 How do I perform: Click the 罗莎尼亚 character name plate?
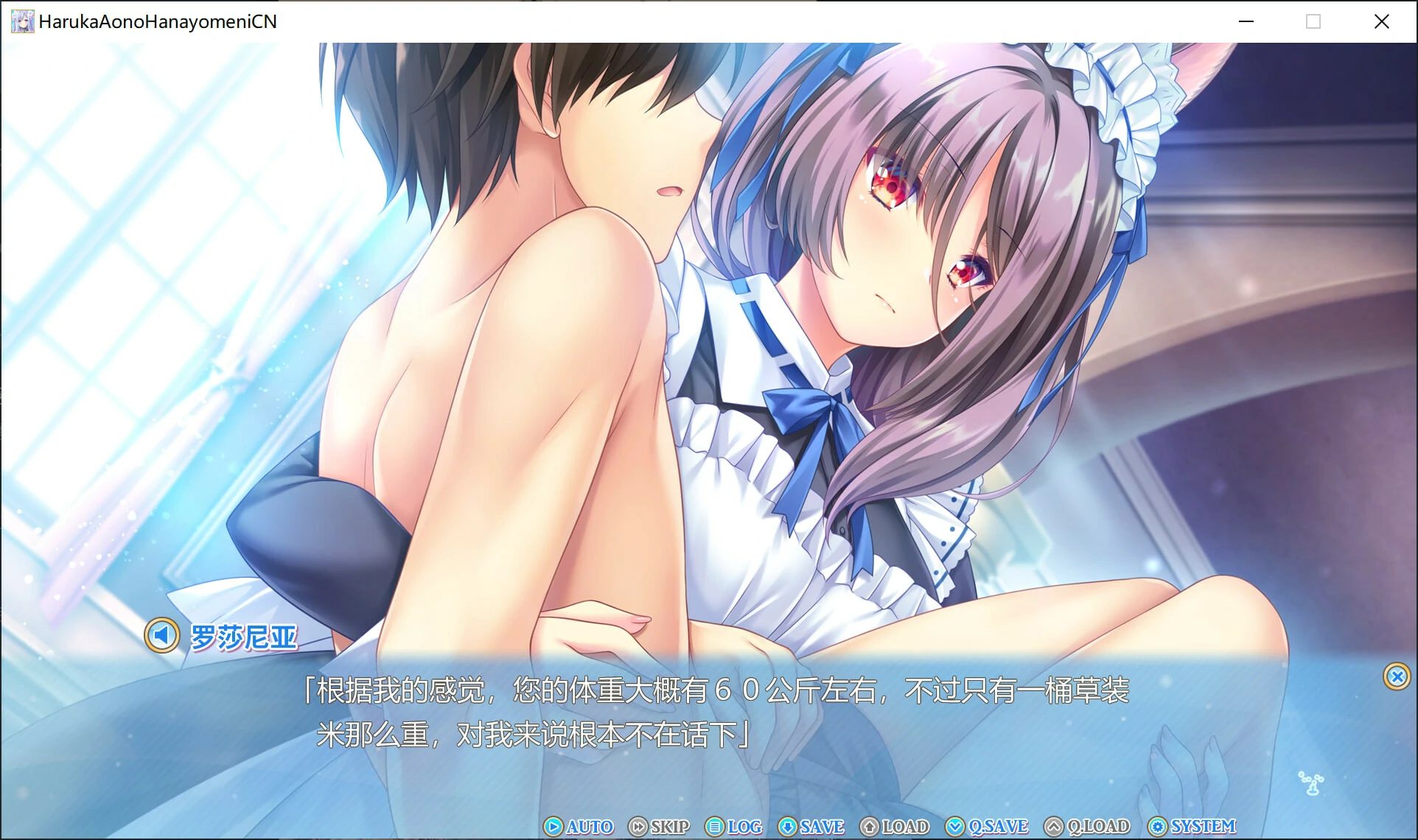click(243, 637)
